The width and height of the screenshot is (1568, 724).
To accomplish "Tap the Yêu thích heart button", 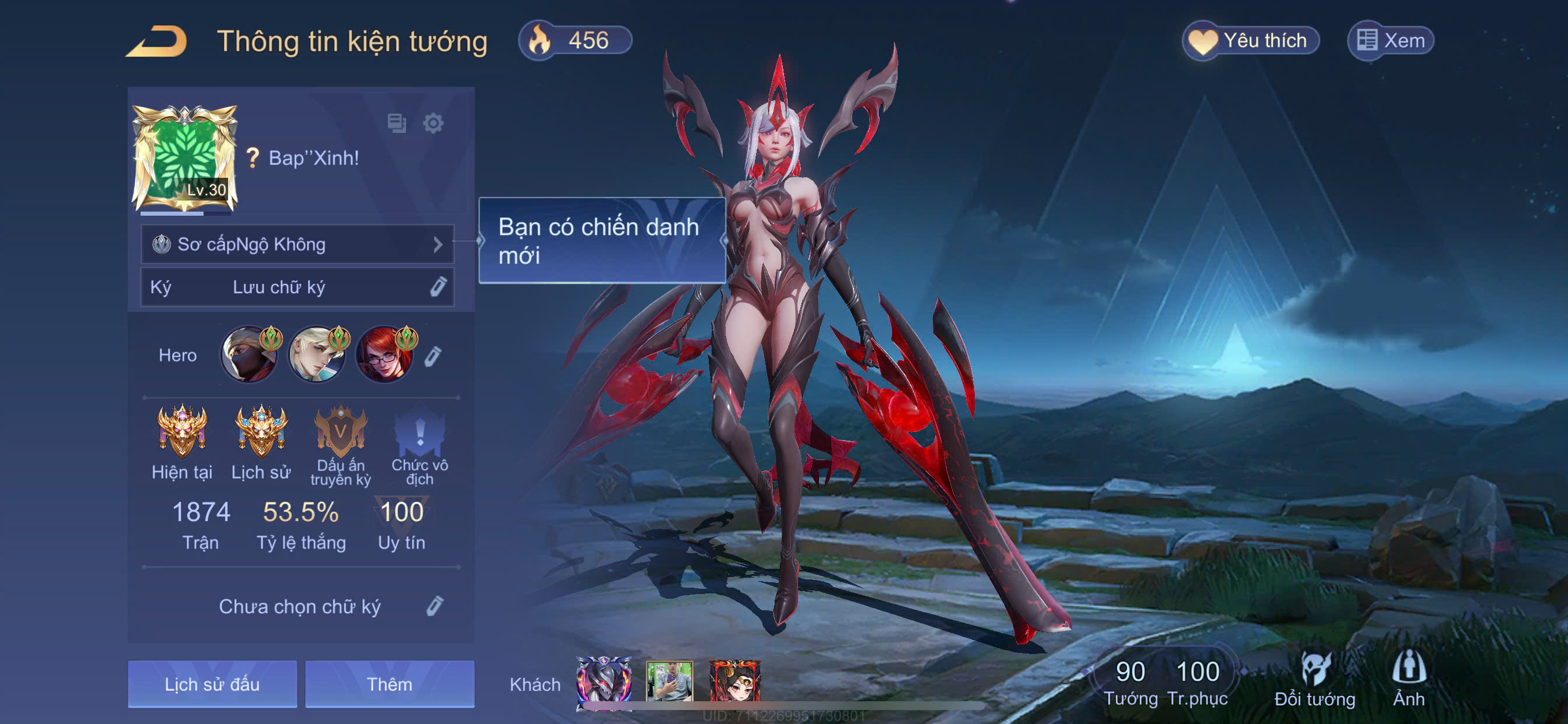I will coord(1251,41).
